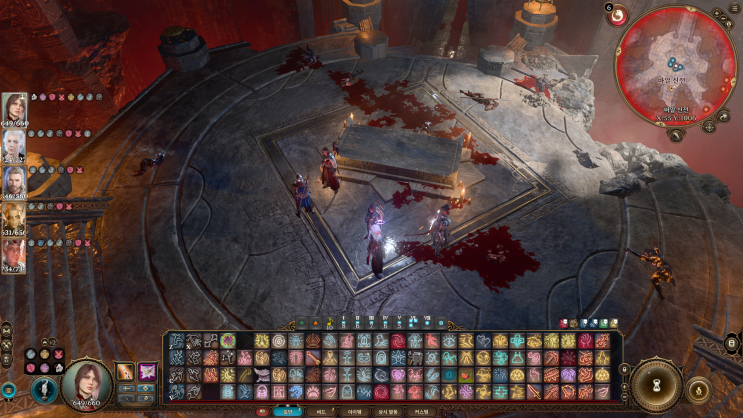Click the large active character portrait
Screen dimensions: 743x418
[x=86, y=381]
